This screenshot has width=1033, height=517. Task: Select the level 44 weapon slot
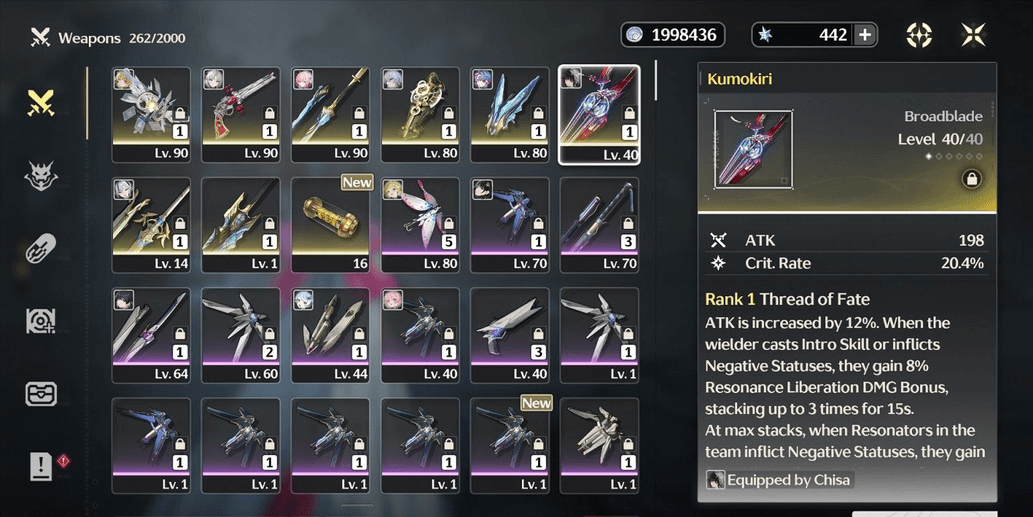coord(330,335)
